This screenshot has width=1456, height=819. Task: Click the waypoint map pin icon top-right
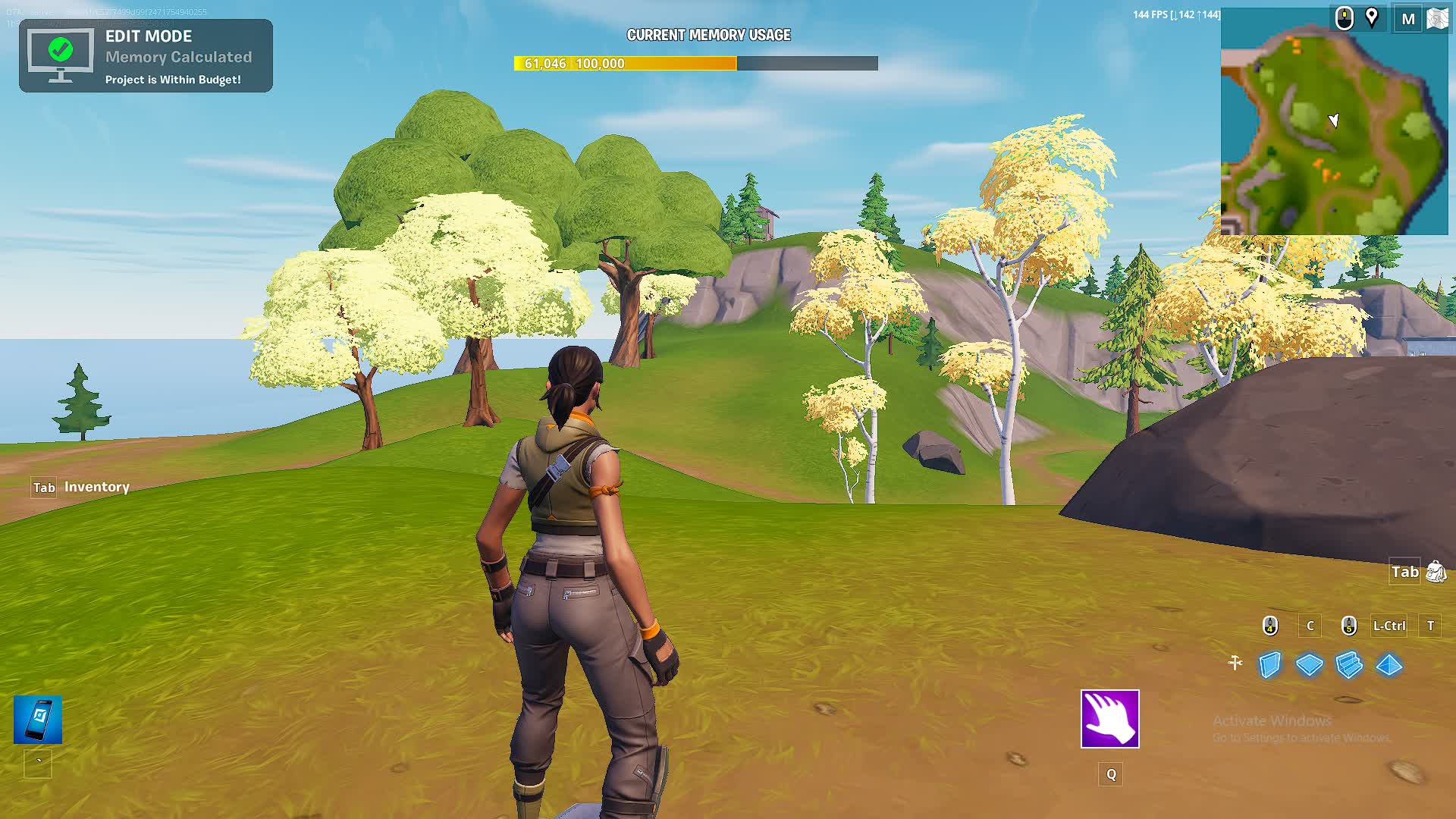(x=1373, y=18)
